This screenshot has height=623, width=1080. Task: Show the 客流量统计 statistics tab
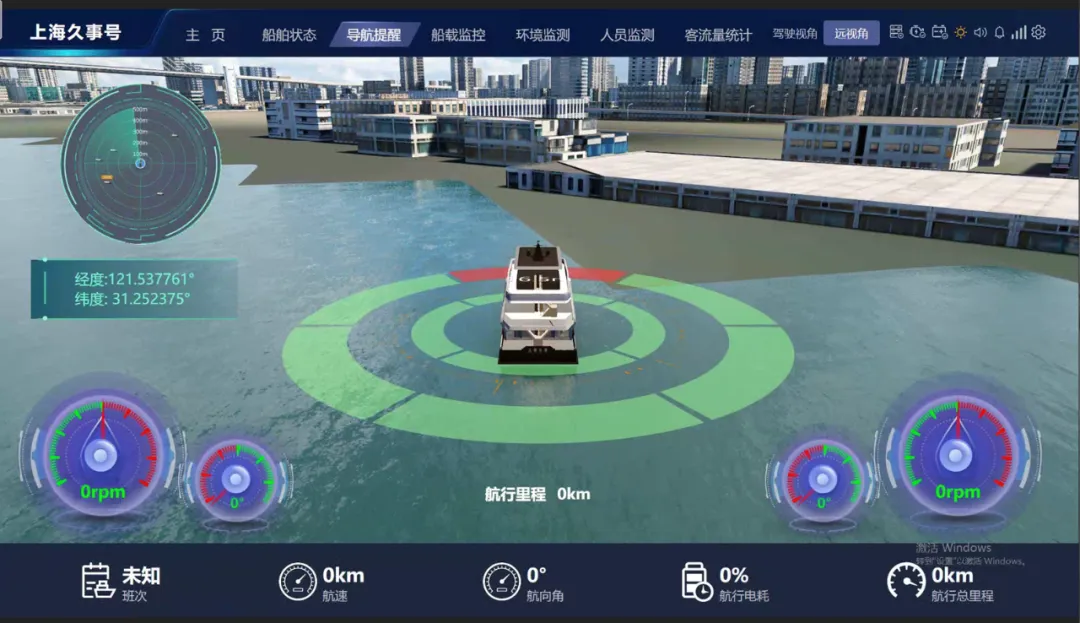pos(718,35)
